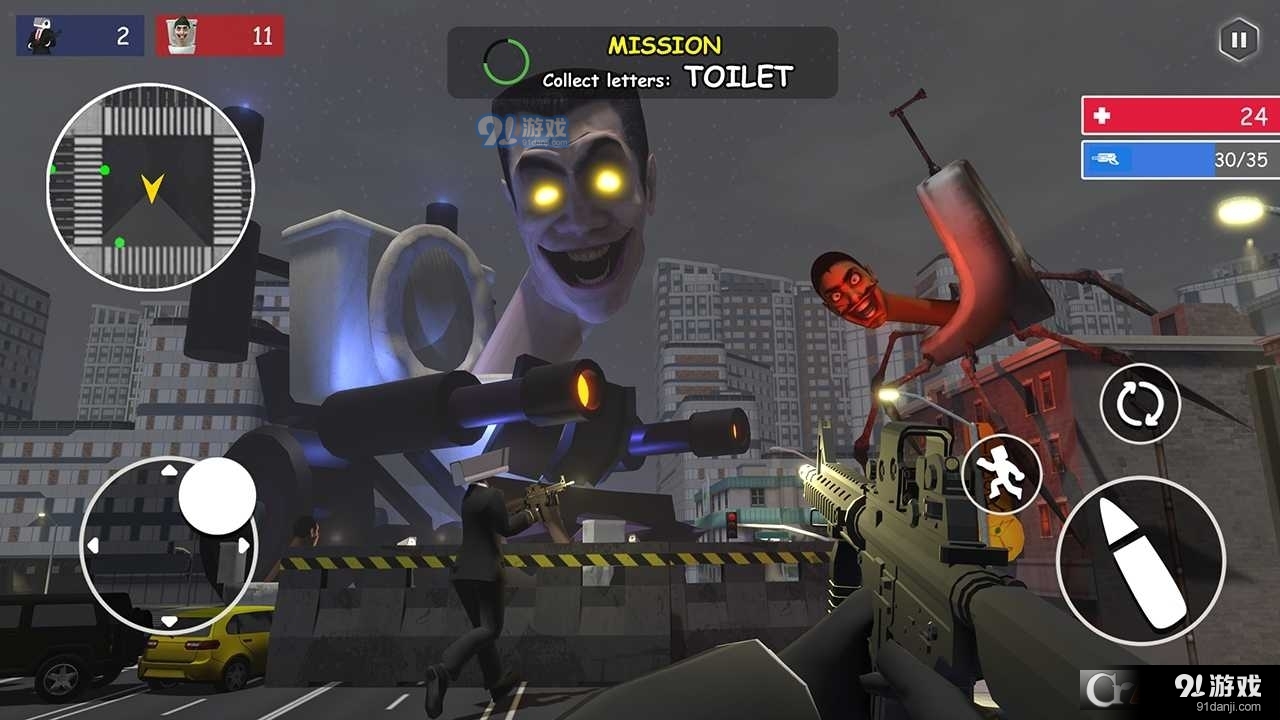Image resolution: width=1280 pixels, height=720 pixels.
Task: Tap the circular arrows reload button
Action: coord(1140,404)
